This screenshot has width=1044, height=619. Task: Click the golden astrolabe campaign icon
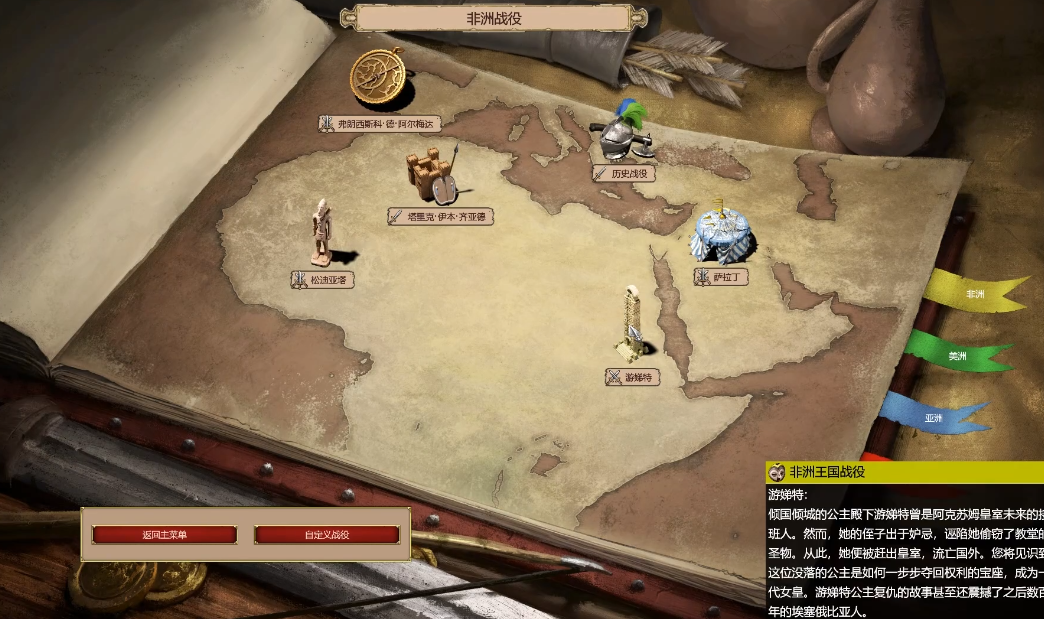[x=379, y=79]
